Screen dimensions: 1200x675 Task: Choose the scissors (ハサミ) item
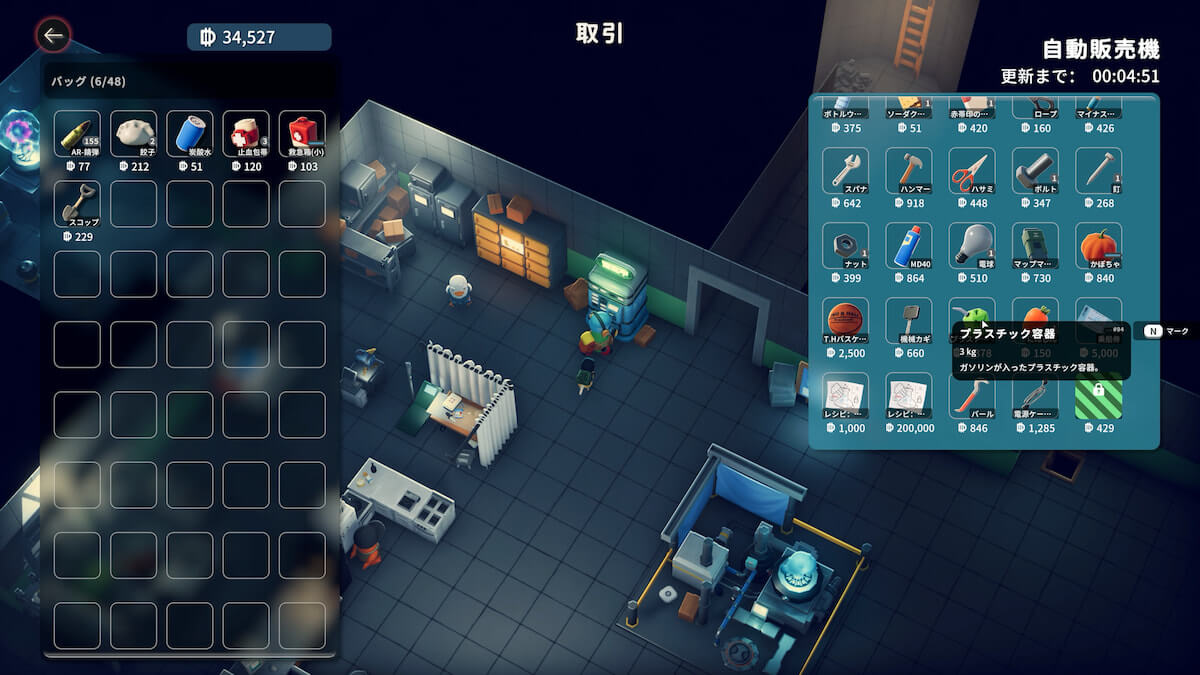pos(972,171)
